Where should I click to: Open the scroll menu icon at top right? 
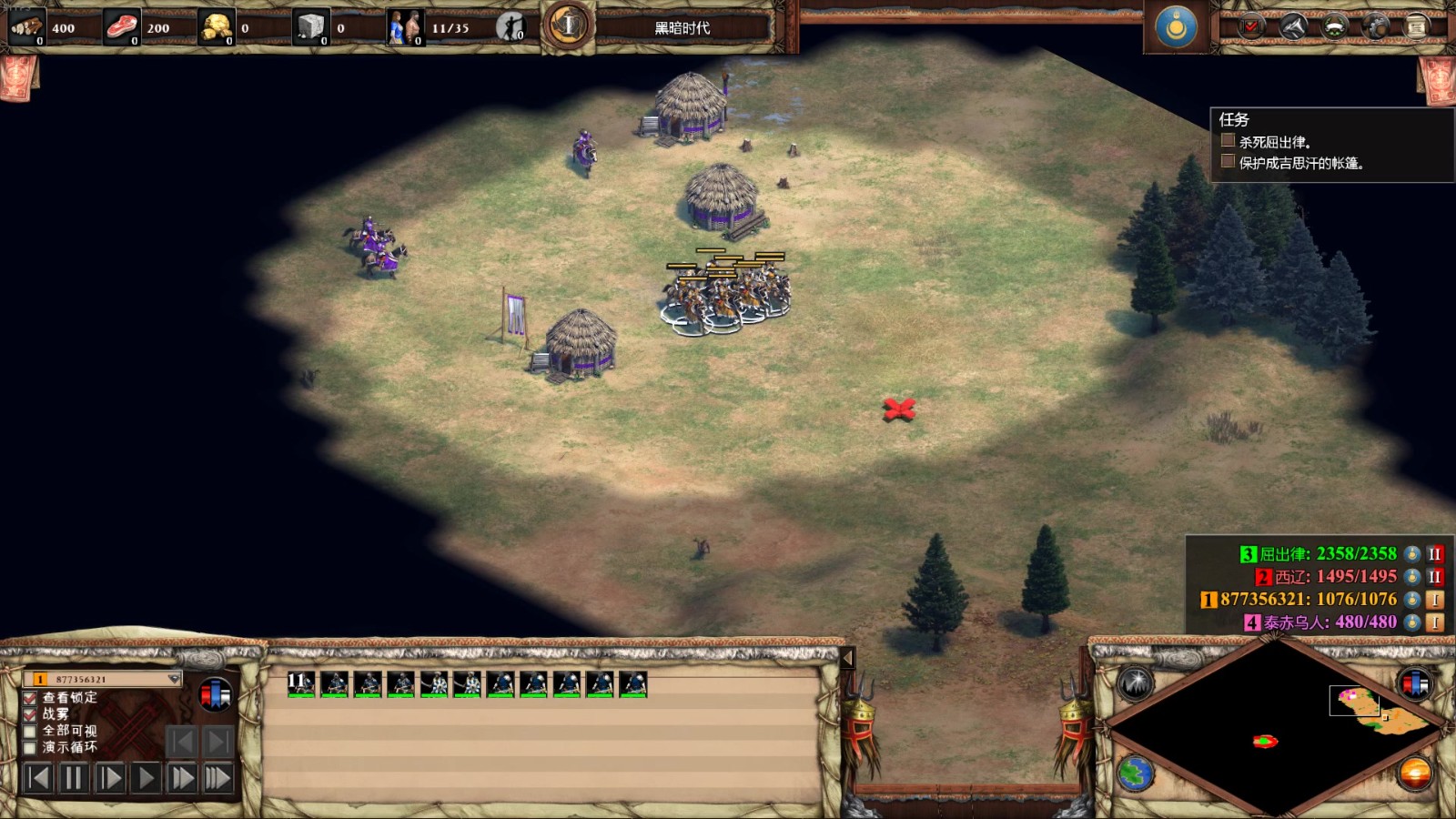[1417, 27]
